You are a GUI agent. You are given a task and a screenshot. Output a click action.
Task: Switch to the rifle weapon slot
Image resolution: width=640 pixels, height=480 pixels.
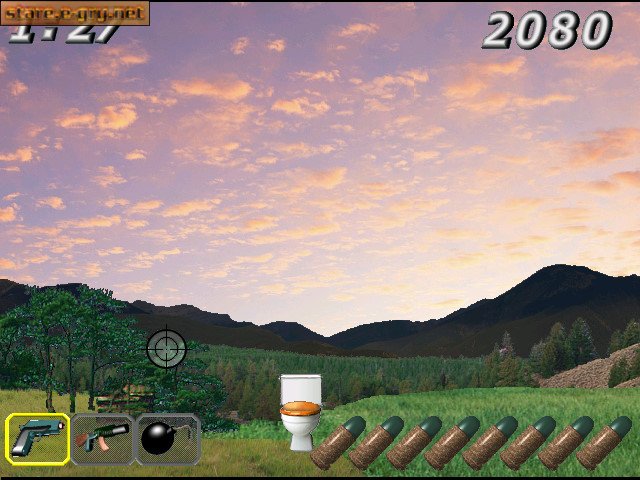tap(102, 438)
